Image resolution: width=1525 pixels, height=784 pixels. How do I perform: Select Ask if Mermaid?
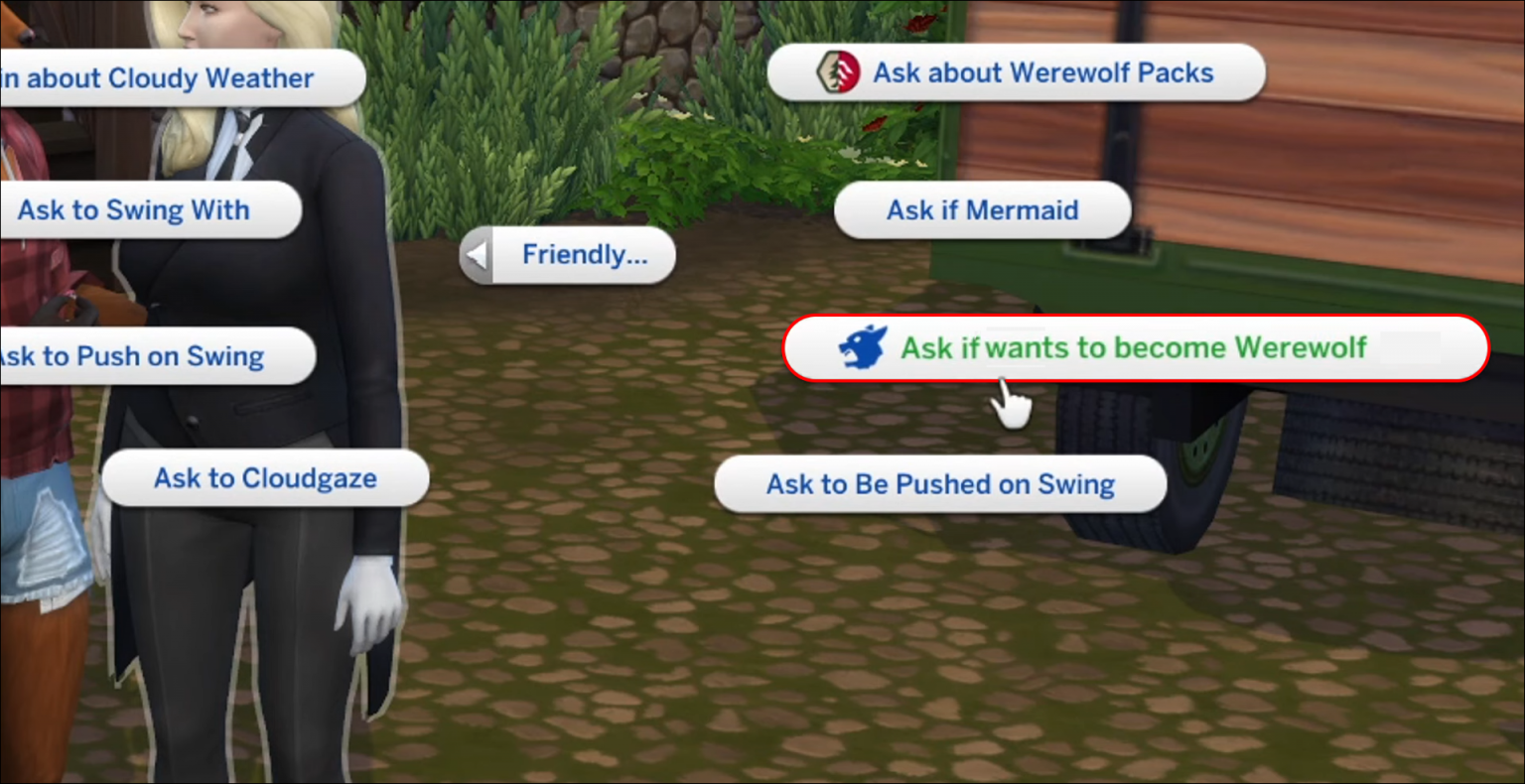(x=981, y=209)
